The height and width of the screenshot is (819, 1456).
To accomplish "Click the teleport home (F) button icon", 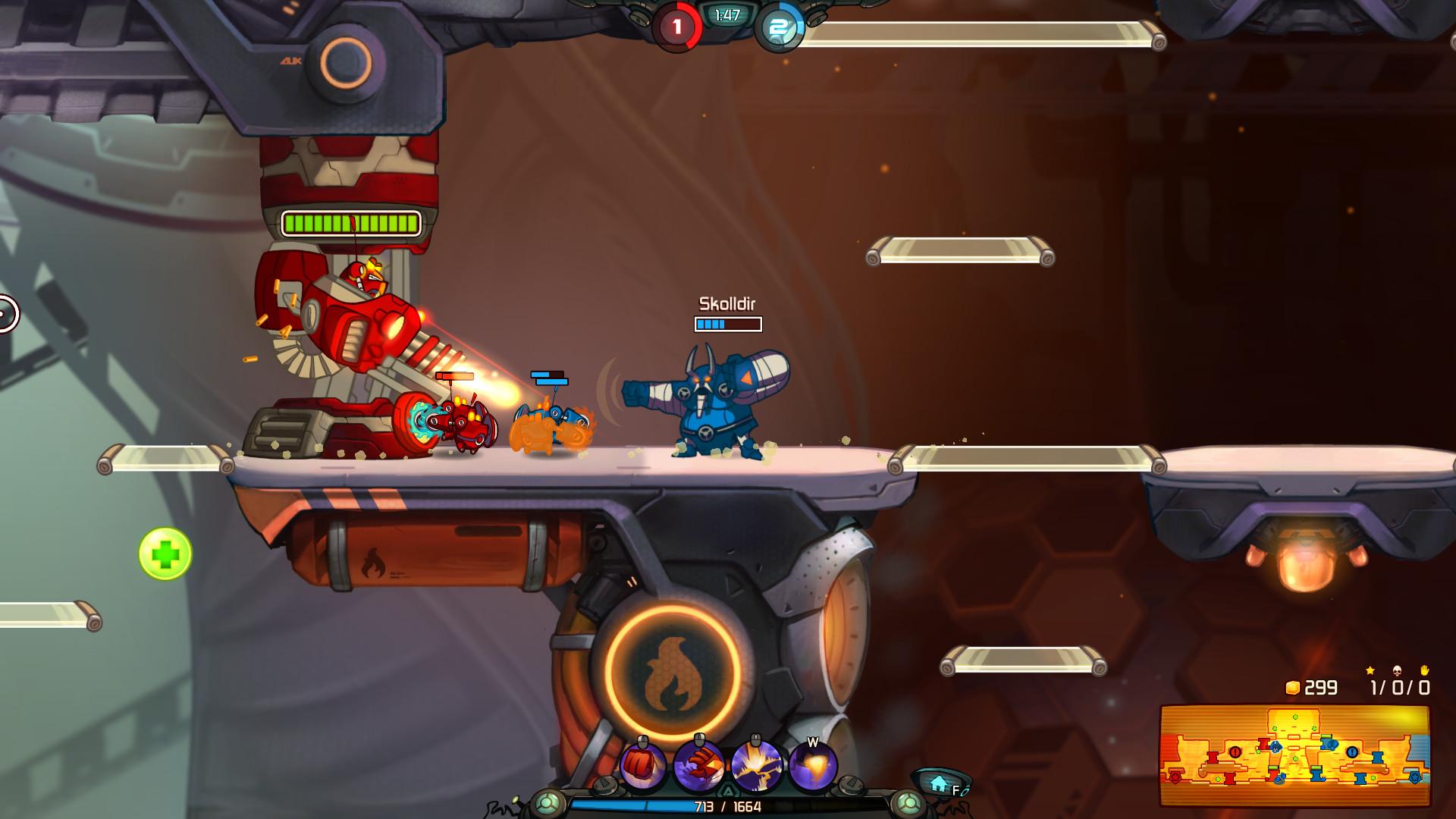I will 940,783.
